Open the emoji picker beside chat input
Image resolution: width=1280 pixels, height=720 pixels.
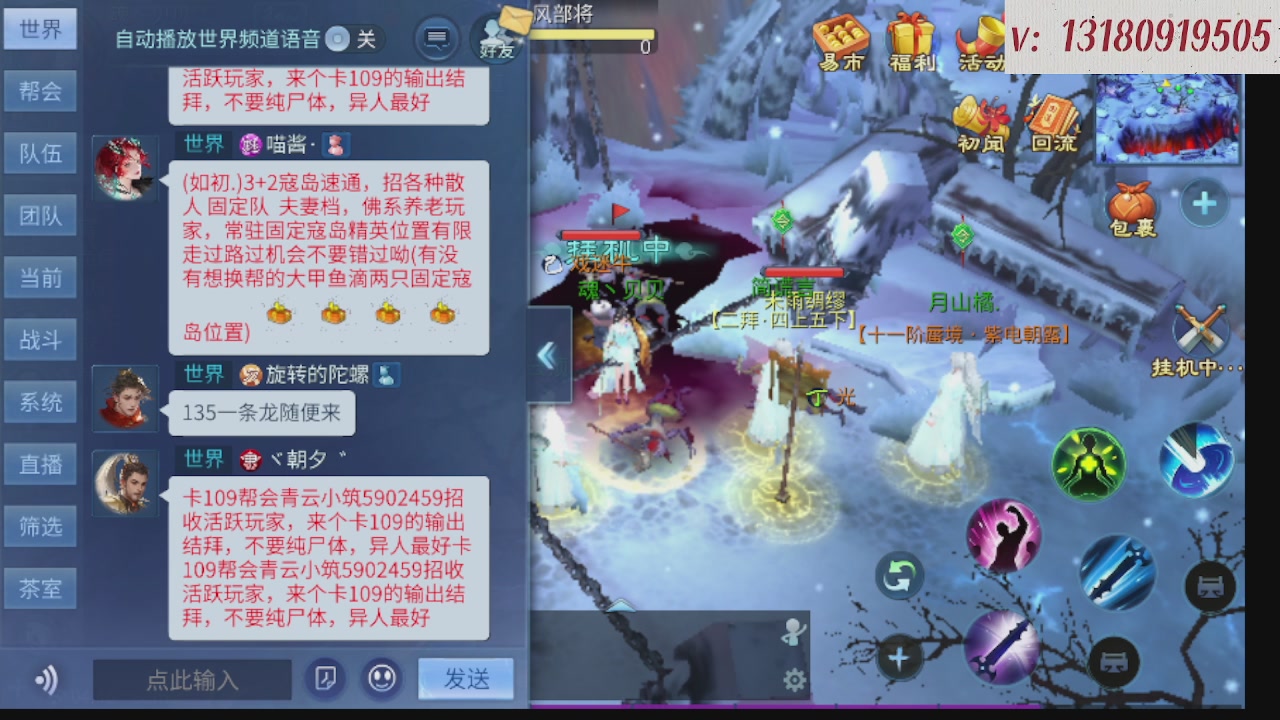[x=381, y=679]
